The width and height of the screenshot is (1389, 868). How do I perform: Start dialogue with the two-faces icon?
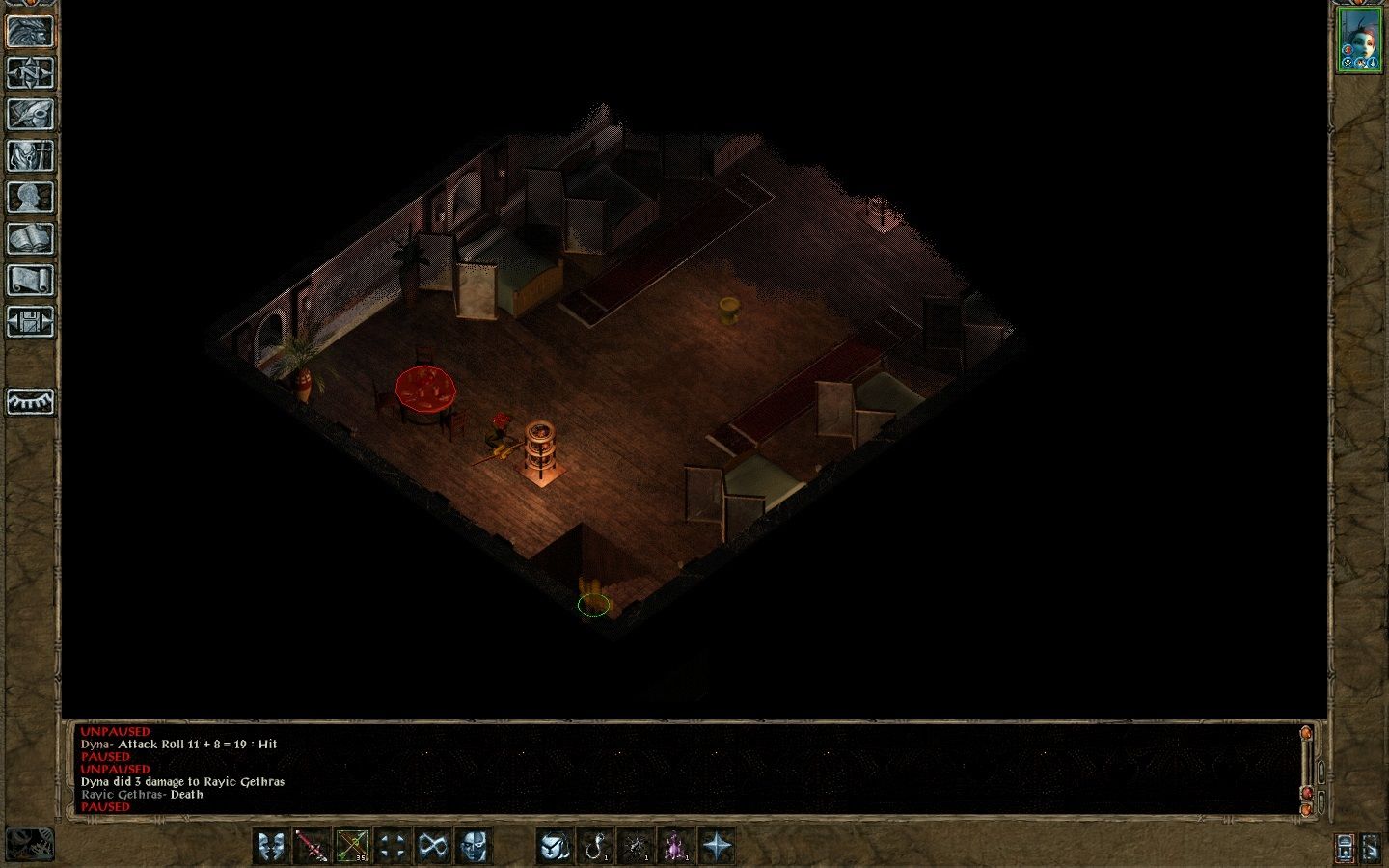(x=271, y=847)
